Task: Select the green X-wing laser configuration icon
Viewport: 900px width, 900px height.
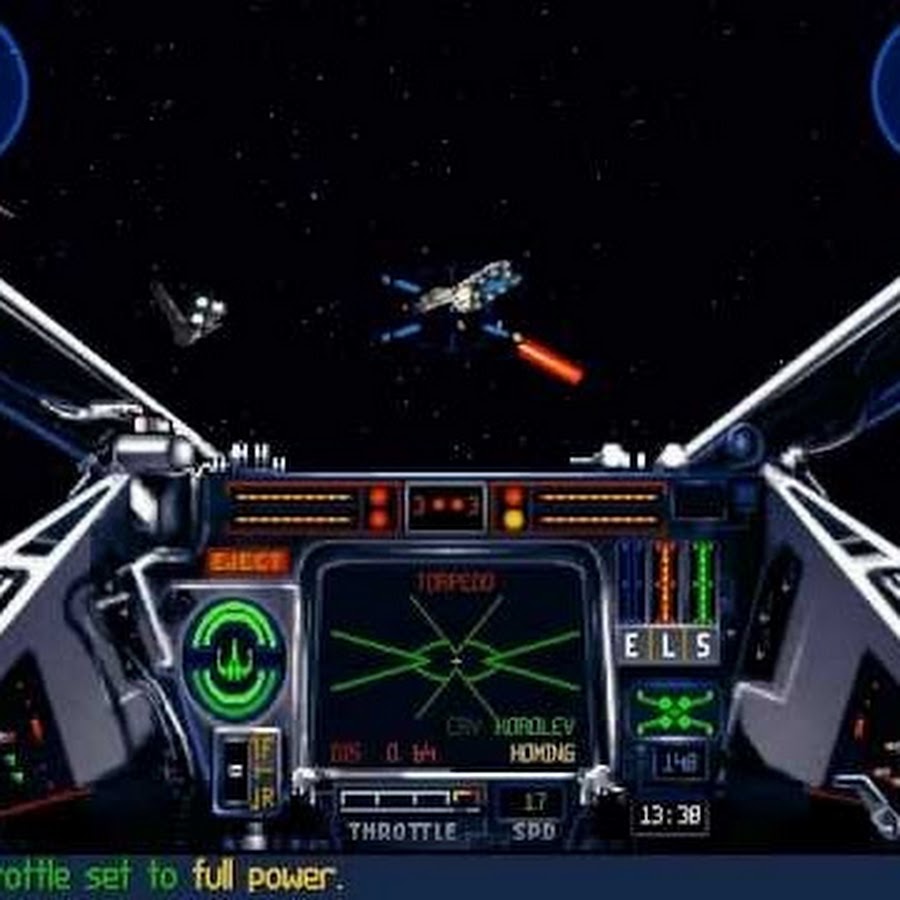Action: [674, 711]
